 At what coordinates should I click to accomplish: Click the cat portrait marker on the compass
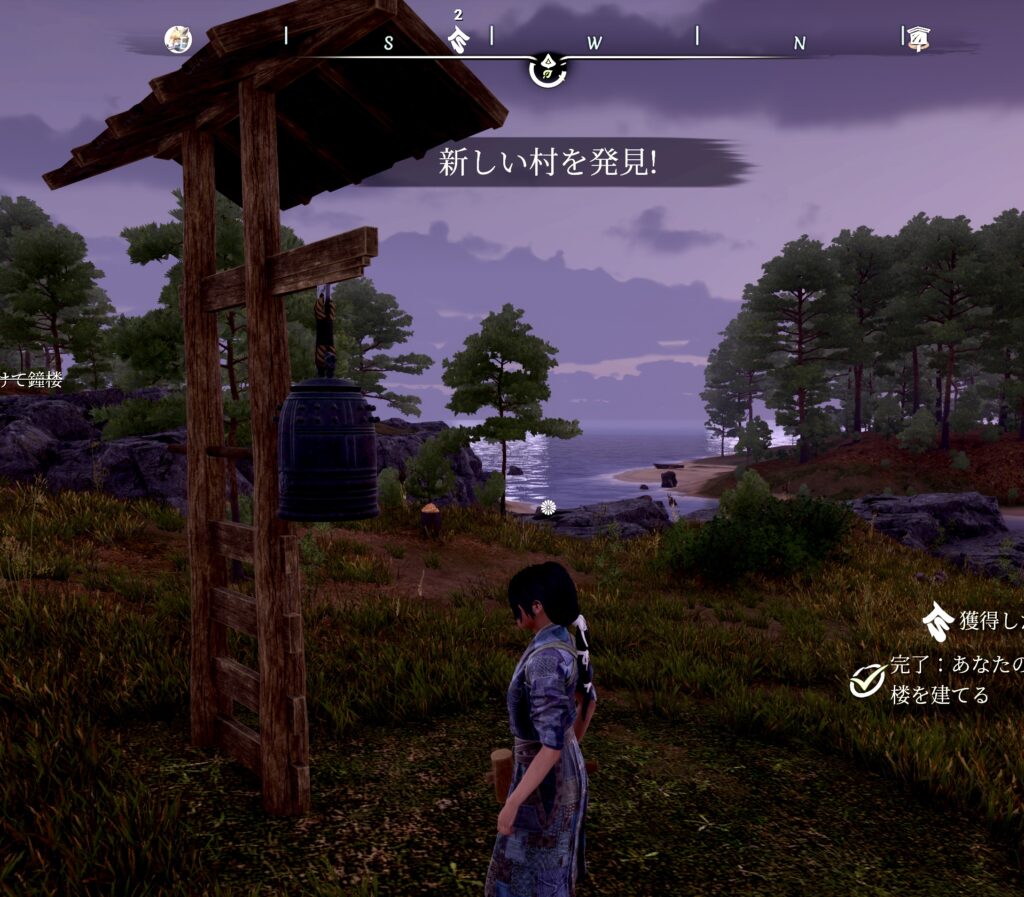(178, 40)
